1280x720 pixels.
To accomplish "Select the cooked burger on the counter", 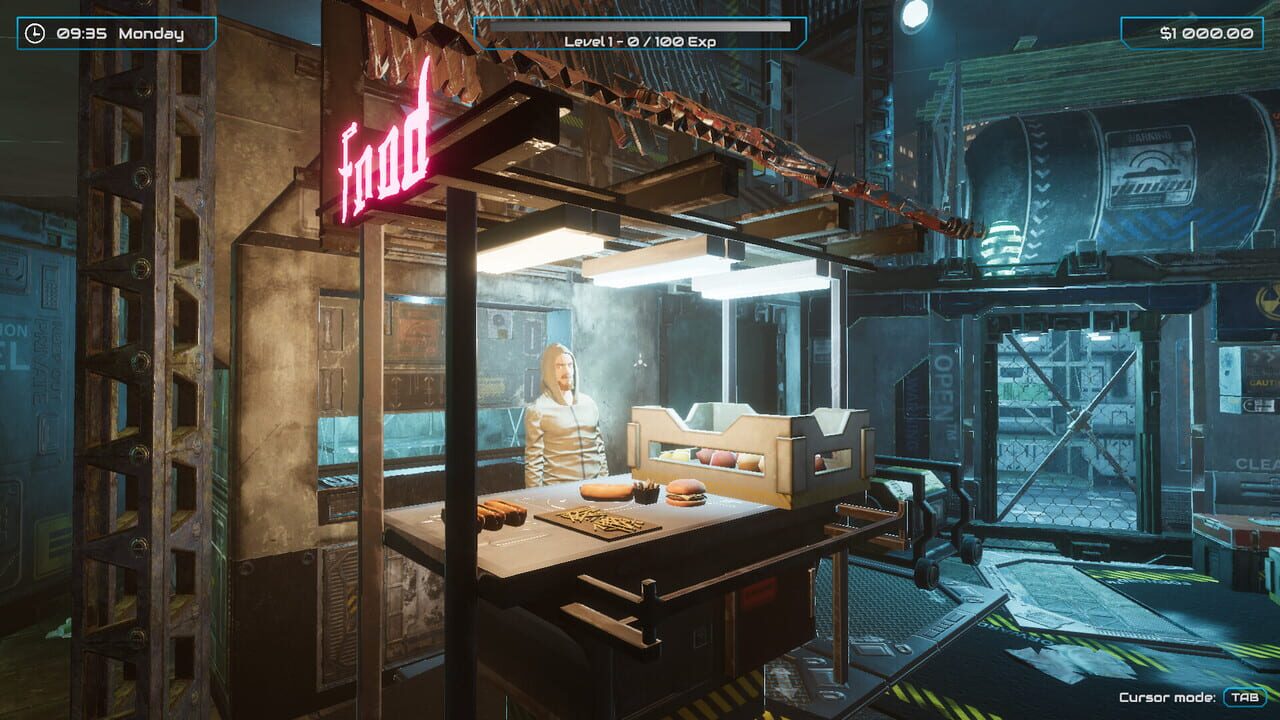I will point(685,495).
